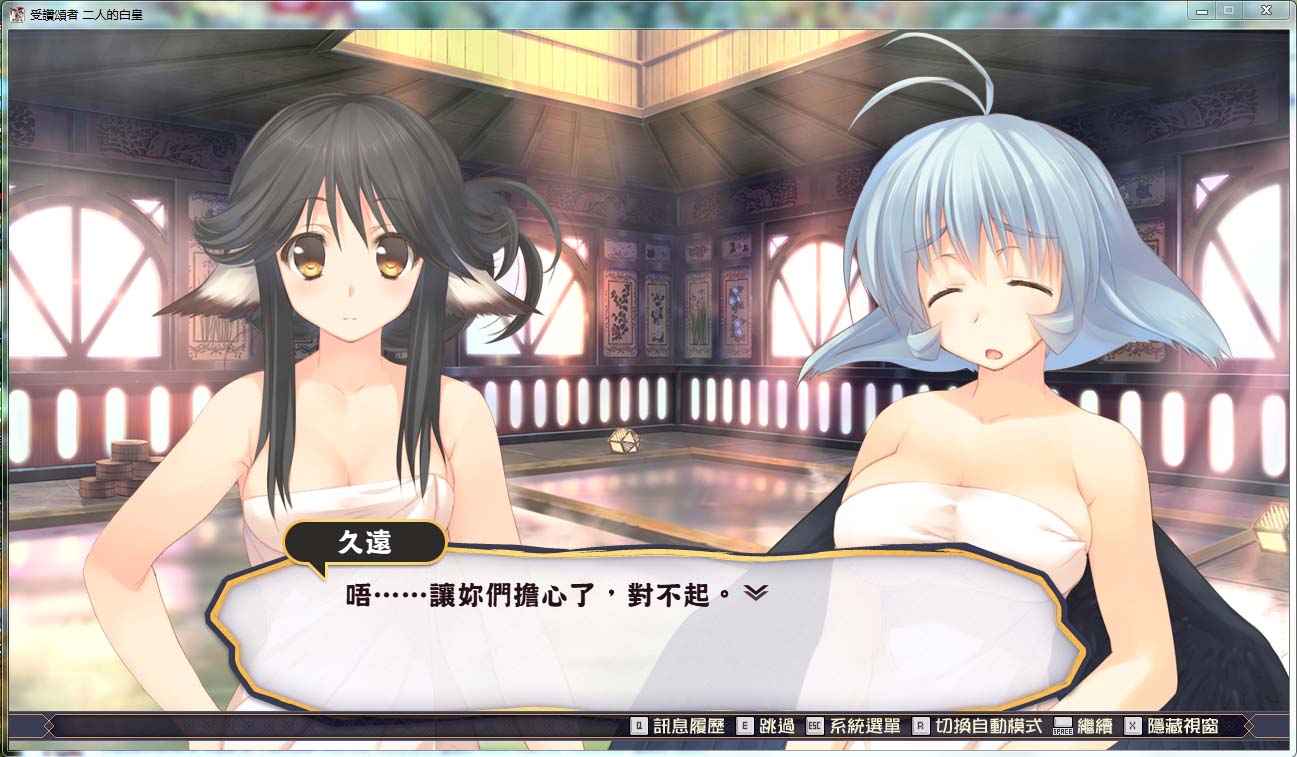
Task: Skip dialogue with the 跳過 button
Action: pos(764,727)
